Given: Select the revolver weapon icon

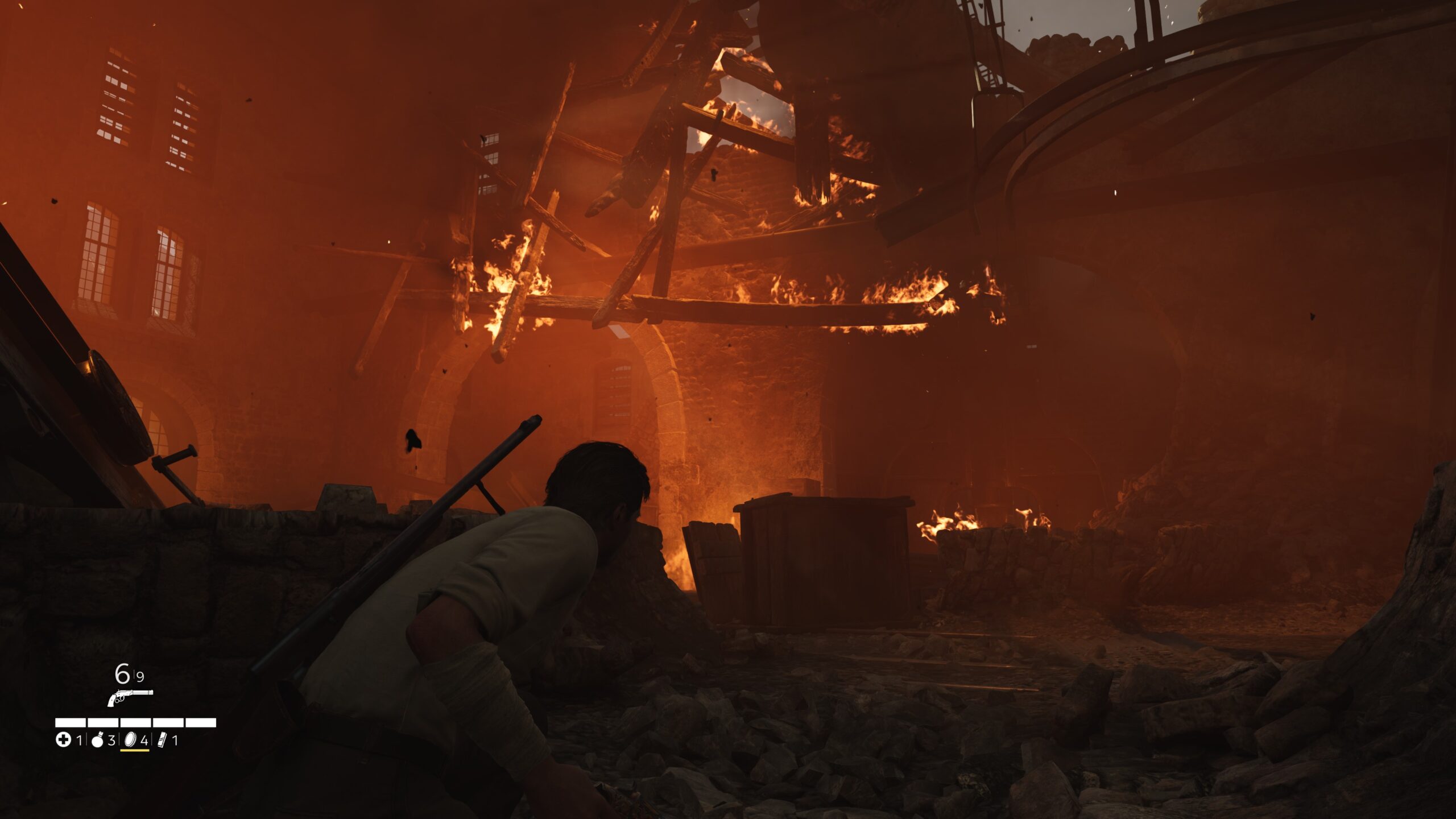Looking at the screenshot, I should [x=130, y=697].
